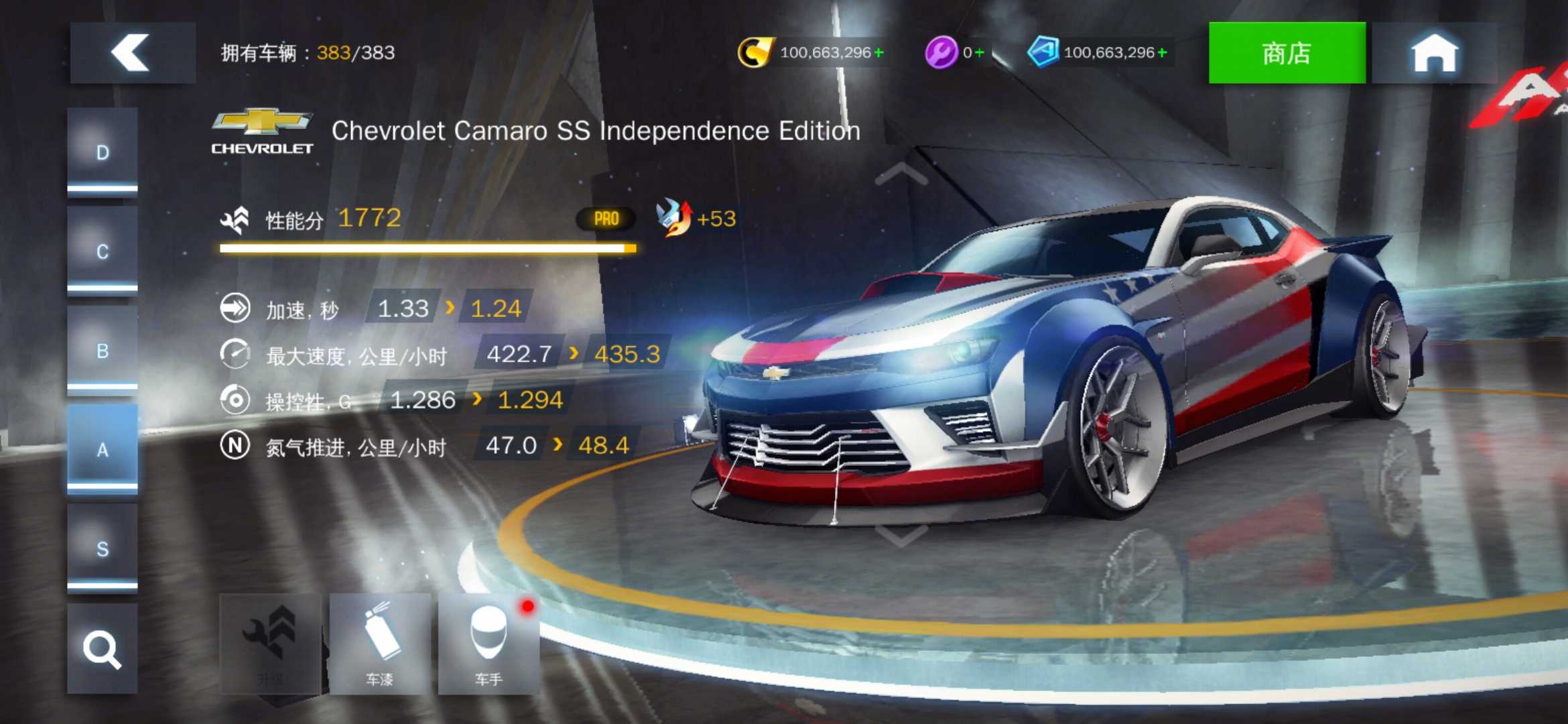This screenshot has width=1568, height=724.
Task: Open the car search magnifier
Action: pyautogui.click(x=103, y=649)
